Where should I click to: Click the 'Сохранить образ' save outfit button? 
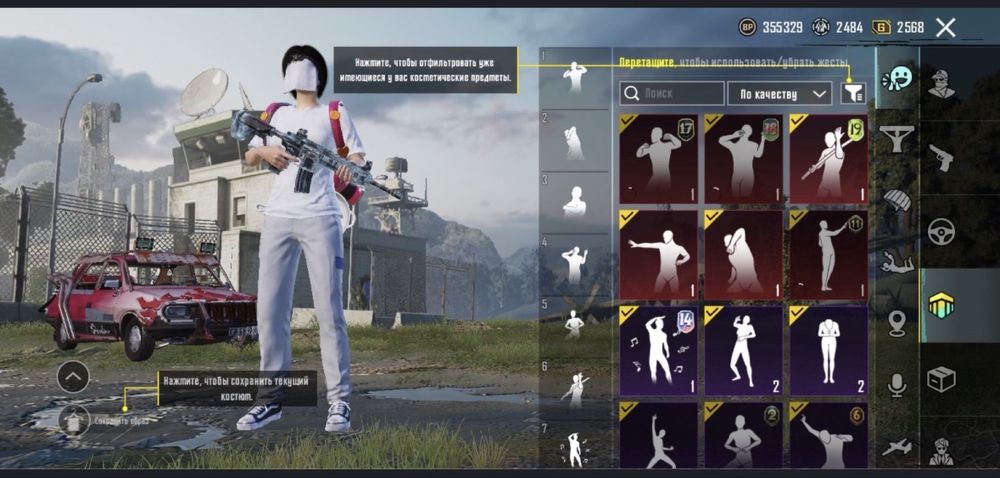tap(74, 420)
